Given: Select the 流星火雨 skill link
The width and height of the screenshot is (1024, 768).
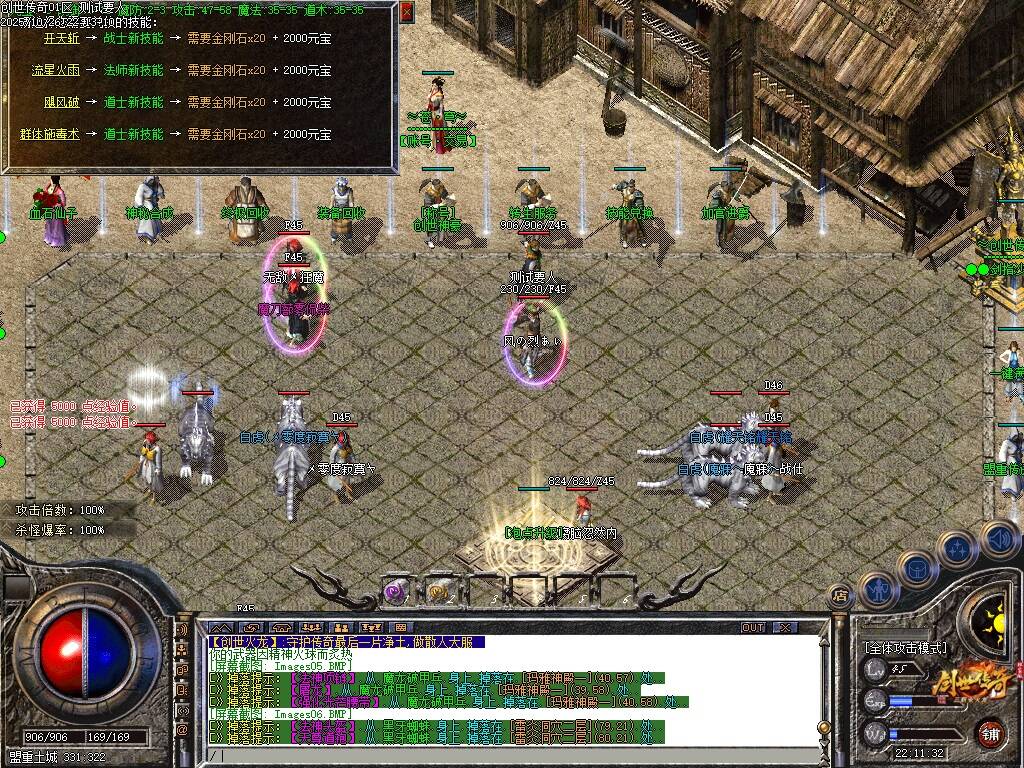Looking at the screenshot, I should (x=55, y=70).
